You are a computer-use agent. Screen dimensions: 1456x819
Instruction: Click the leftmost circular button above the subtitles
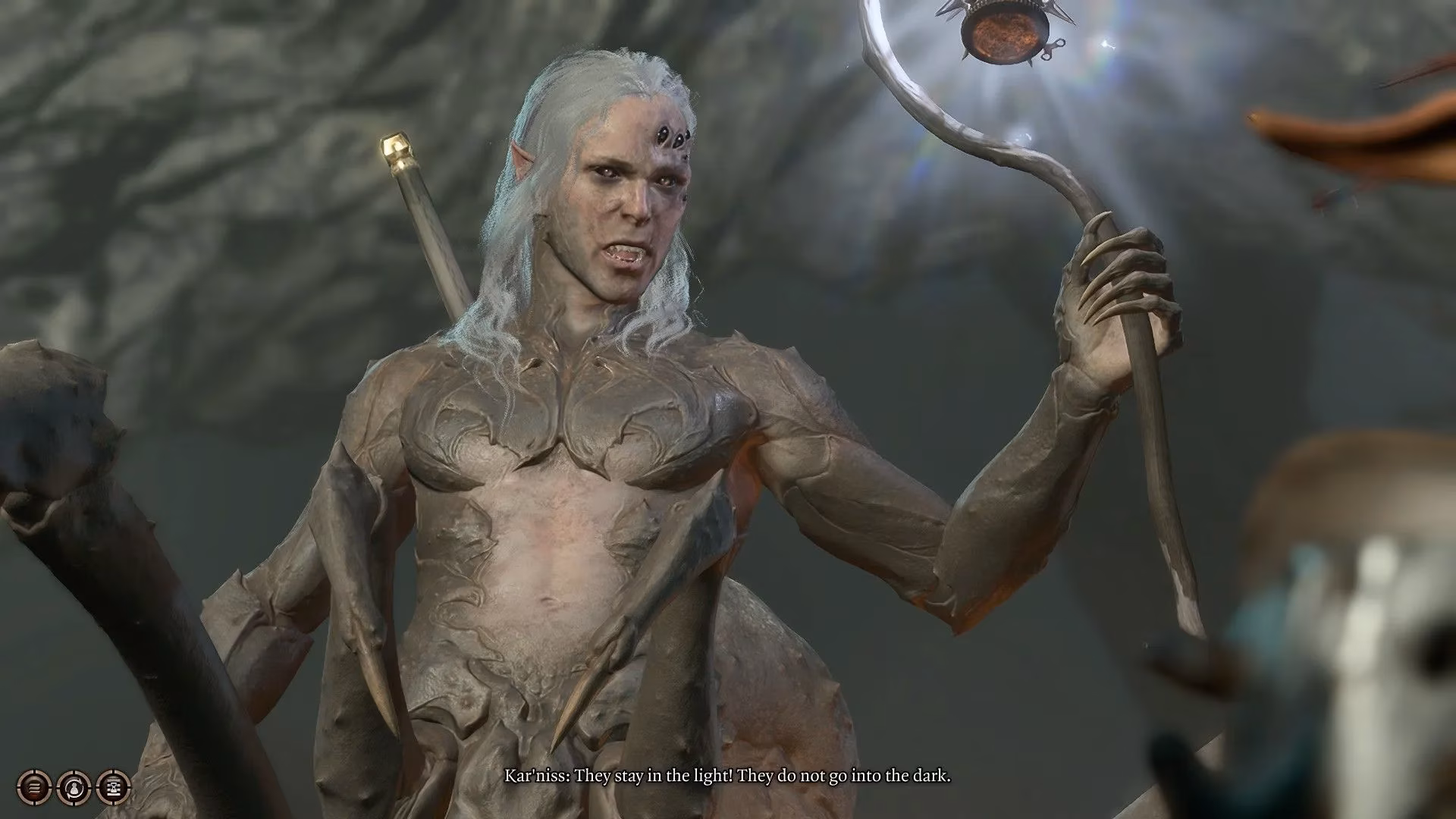point(35,786)
